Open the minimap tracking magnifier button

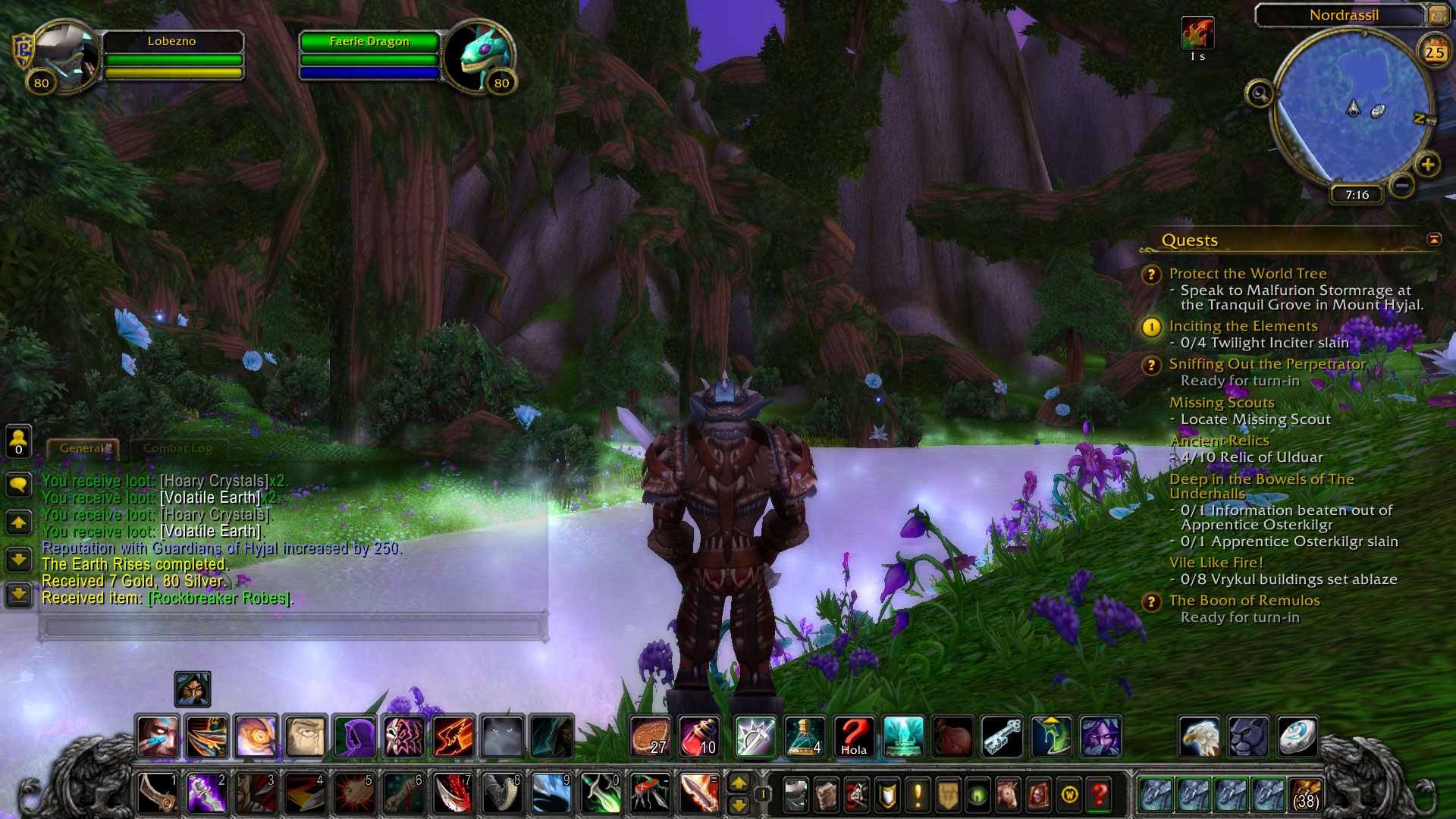1259,94
